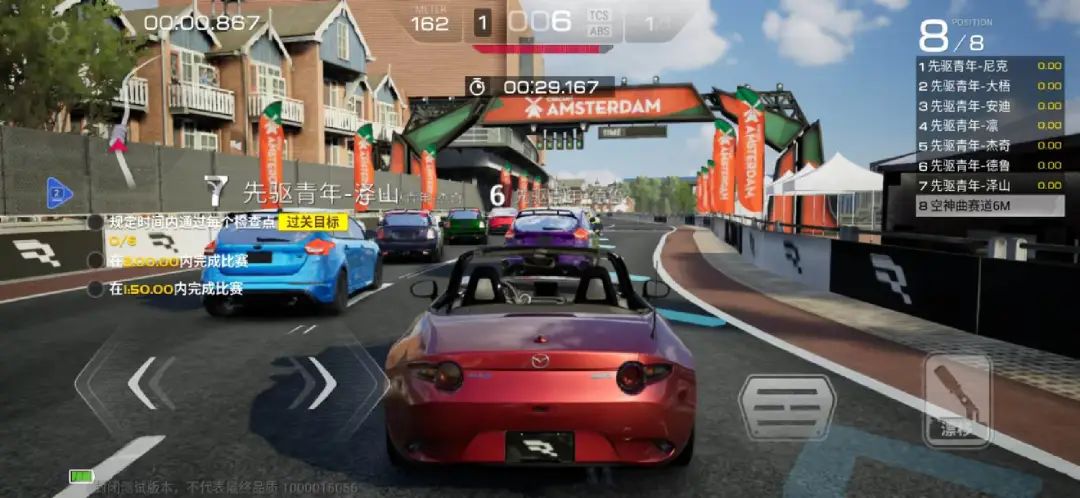Hit the brake pedal button

click(x=787, y=407)
